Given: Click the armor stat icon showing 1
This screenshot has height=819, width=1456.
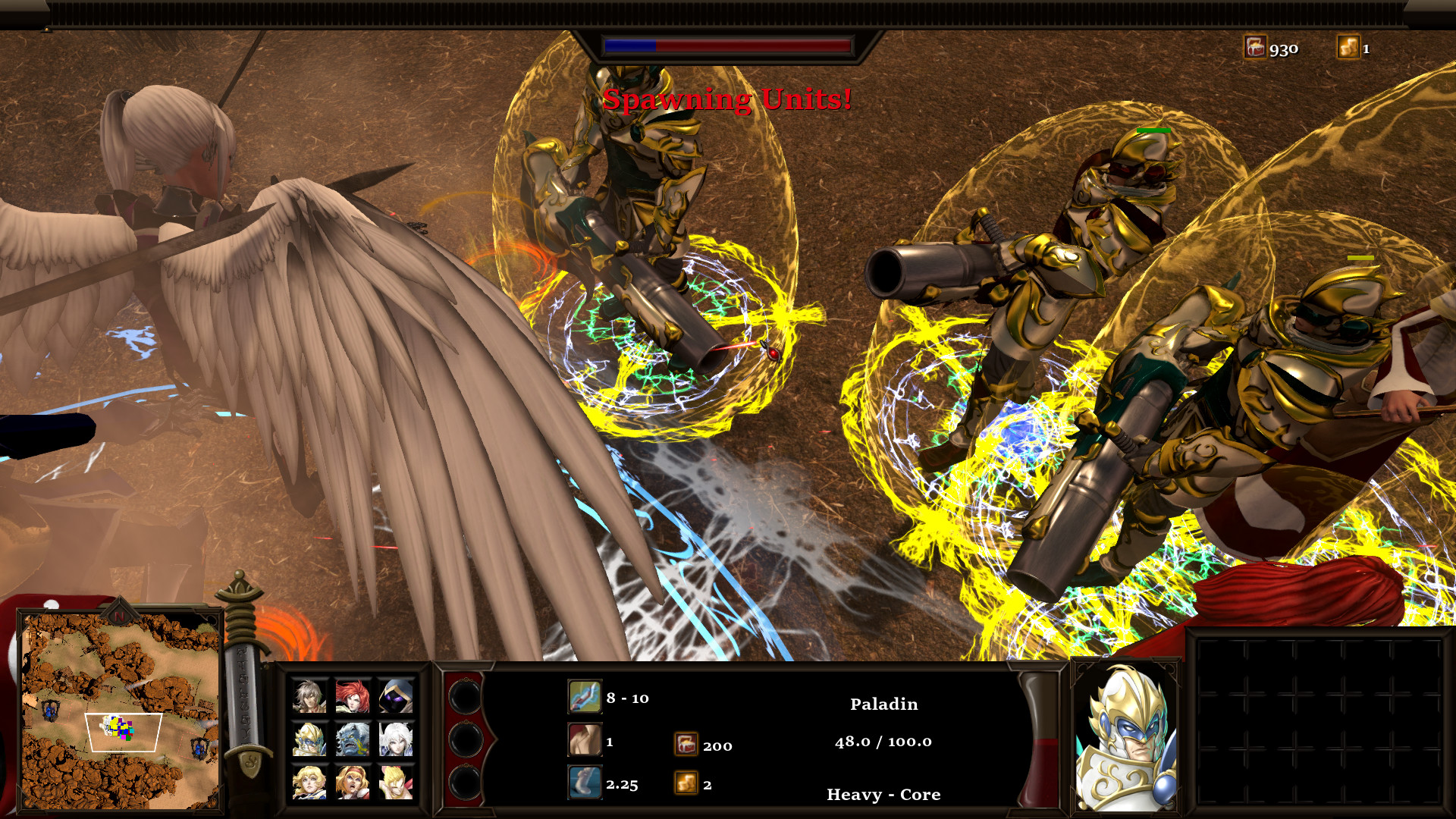Looking at the screenshot, I should click(584, 741).
